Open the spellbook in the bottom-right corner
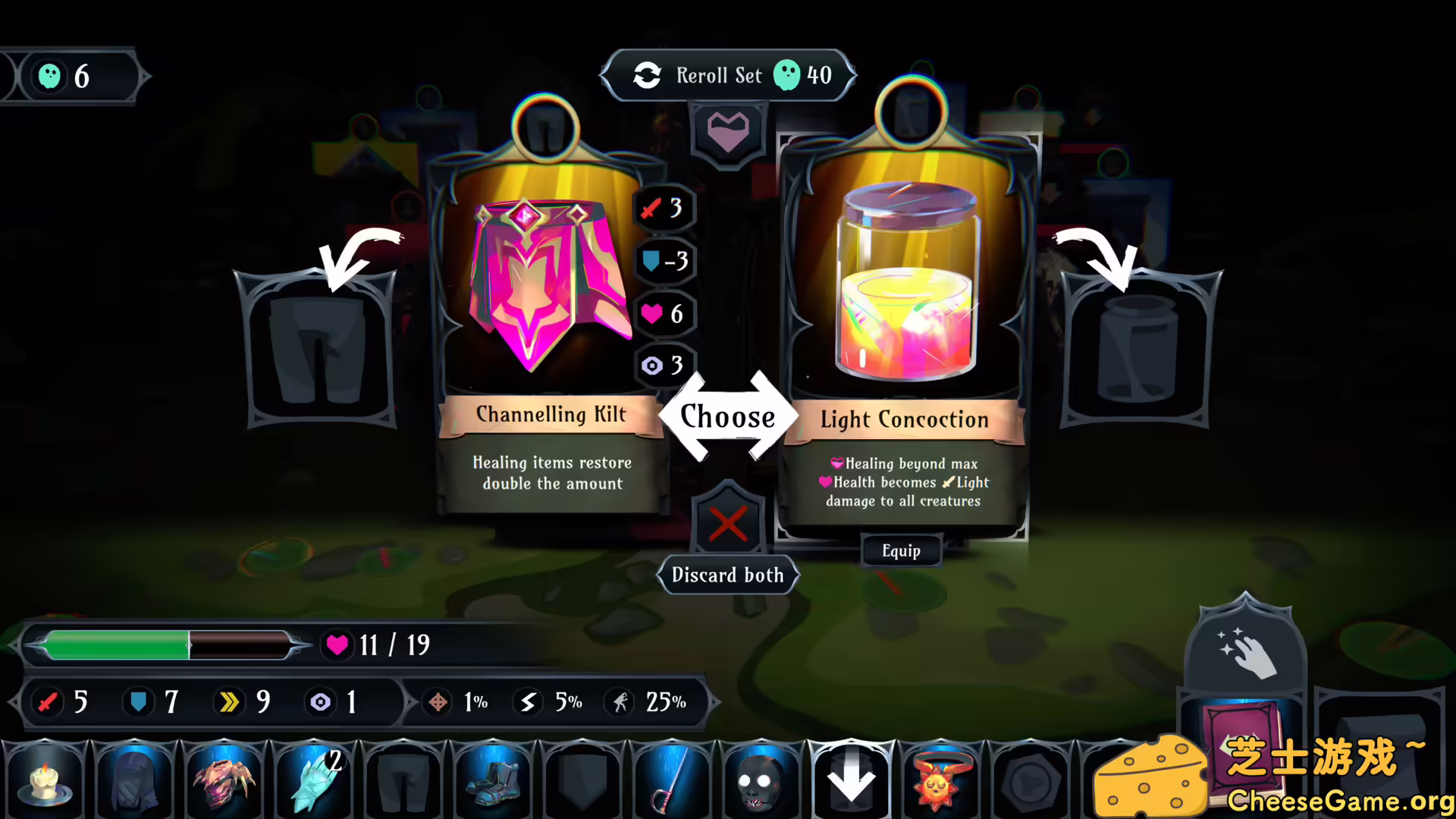Screen dimensions: 1456x819 (x=1244, y=766)
